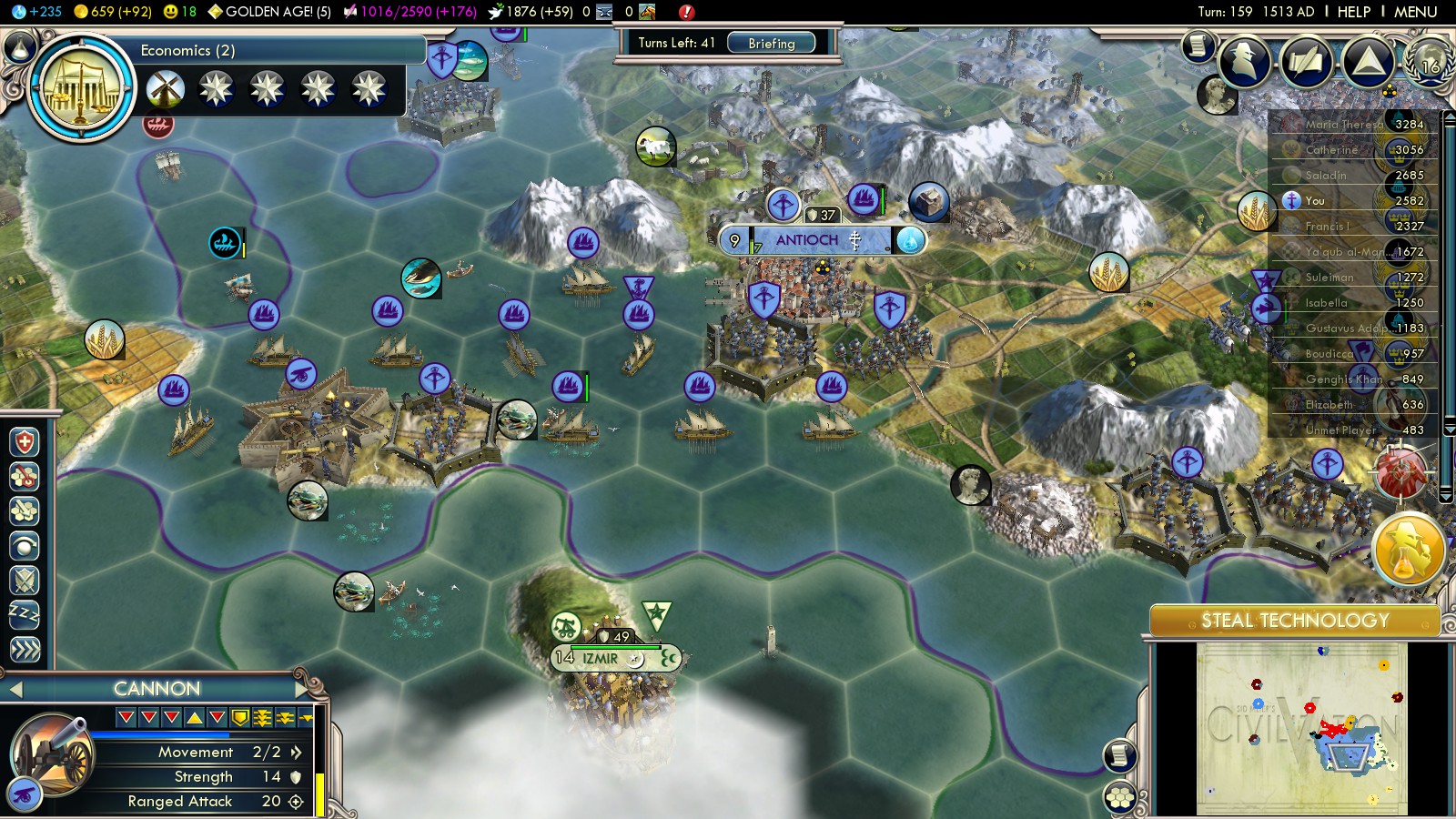
Task: Put Cannon to sleep
Action: pos(25,614)
